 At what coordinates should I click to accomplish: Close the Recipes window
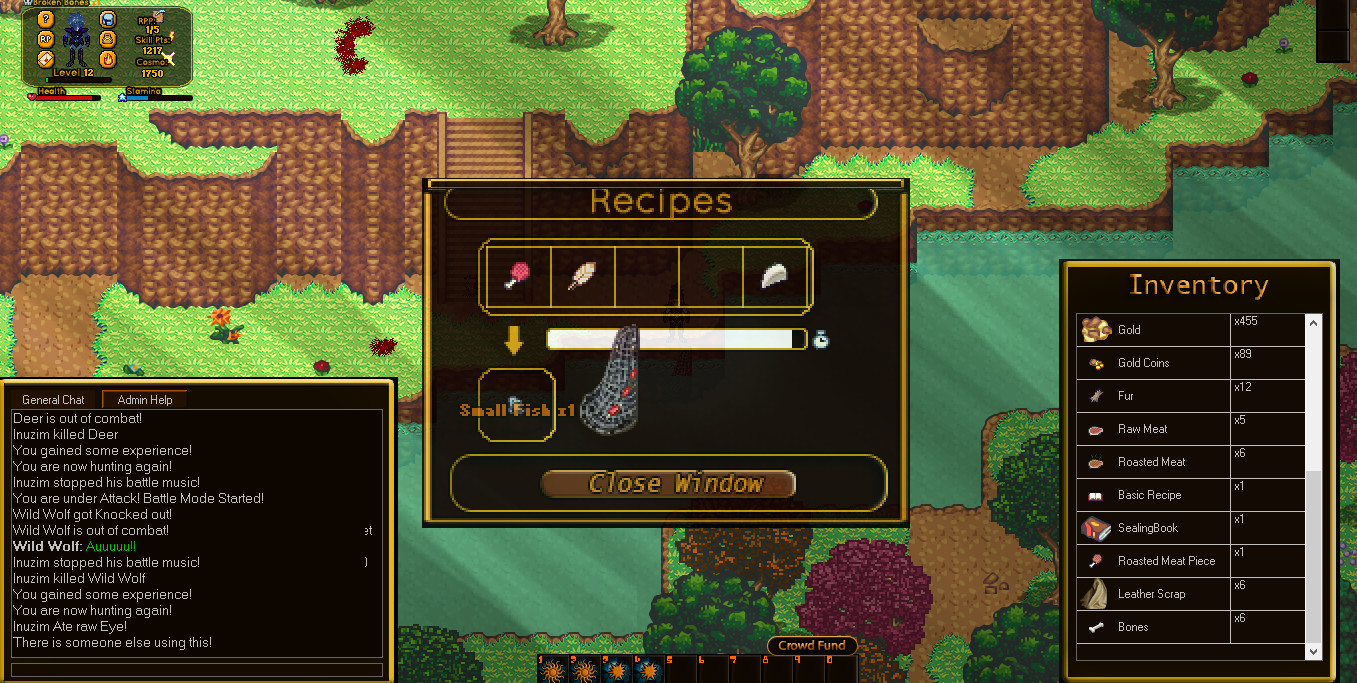click(667, 484)
